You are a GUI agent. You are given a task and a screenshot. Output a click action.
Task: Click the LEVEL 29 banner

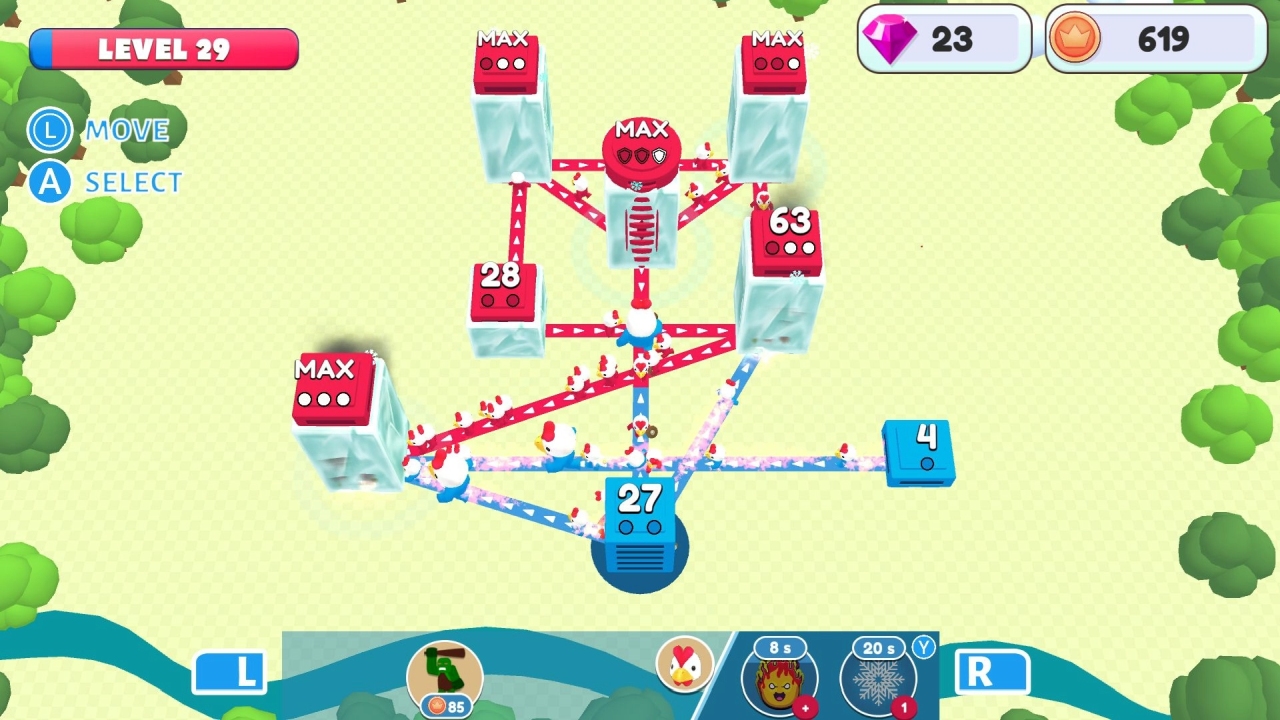165,48
